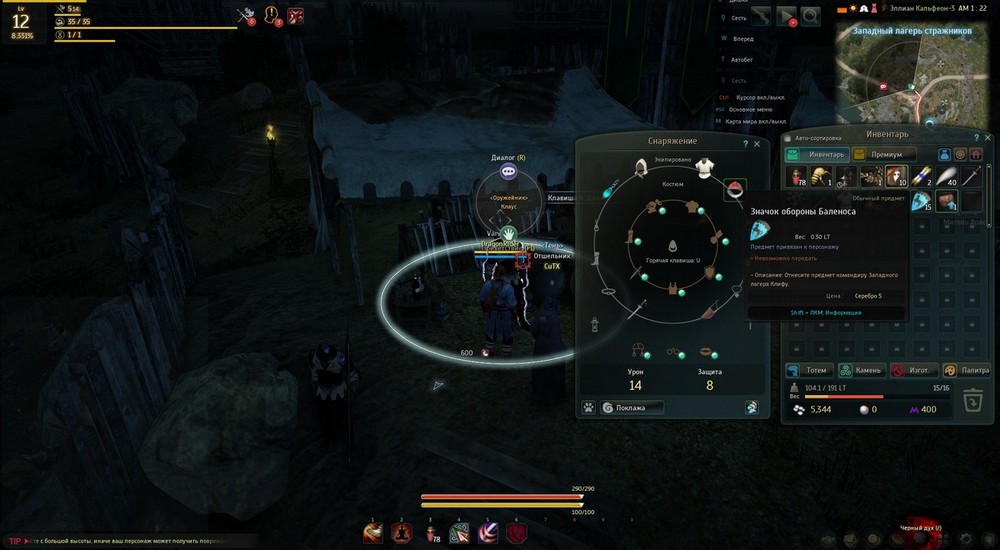Click the inventory trash bin
The width and height of the screenshot is (1000, 550).
(971, 402)
